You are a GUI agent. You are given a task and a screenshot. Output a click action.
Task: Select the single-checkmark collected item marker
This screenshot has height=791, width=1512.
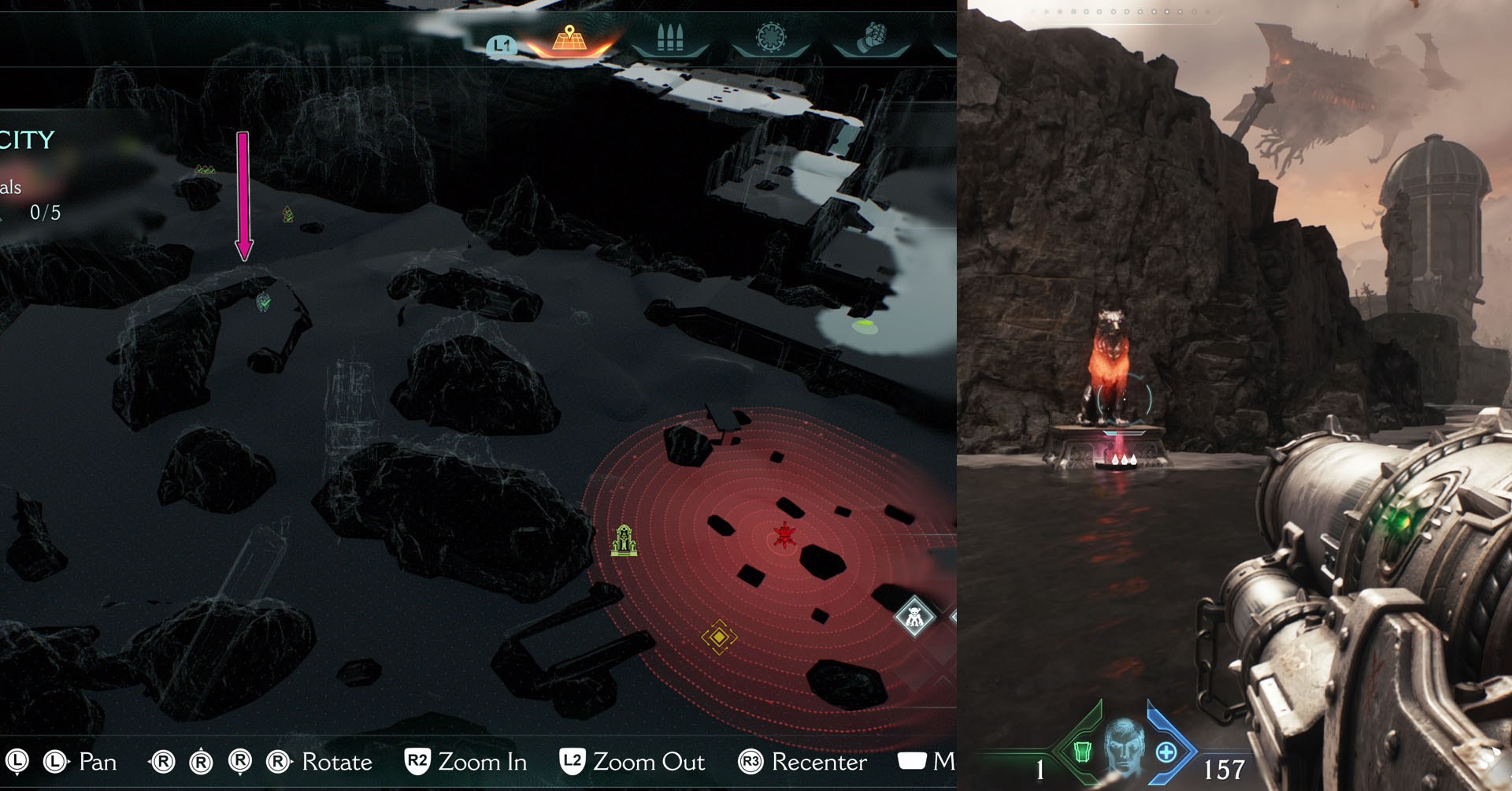tap(265, 301)
